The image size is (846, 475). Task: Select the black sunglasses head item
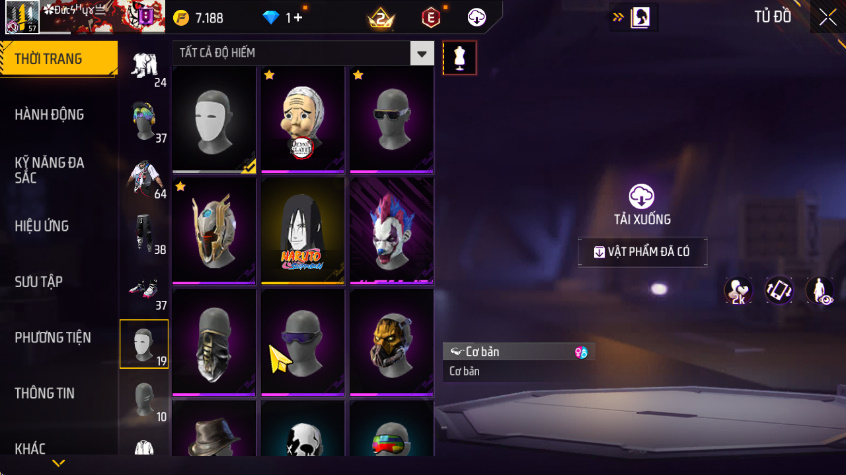point(390,119)
